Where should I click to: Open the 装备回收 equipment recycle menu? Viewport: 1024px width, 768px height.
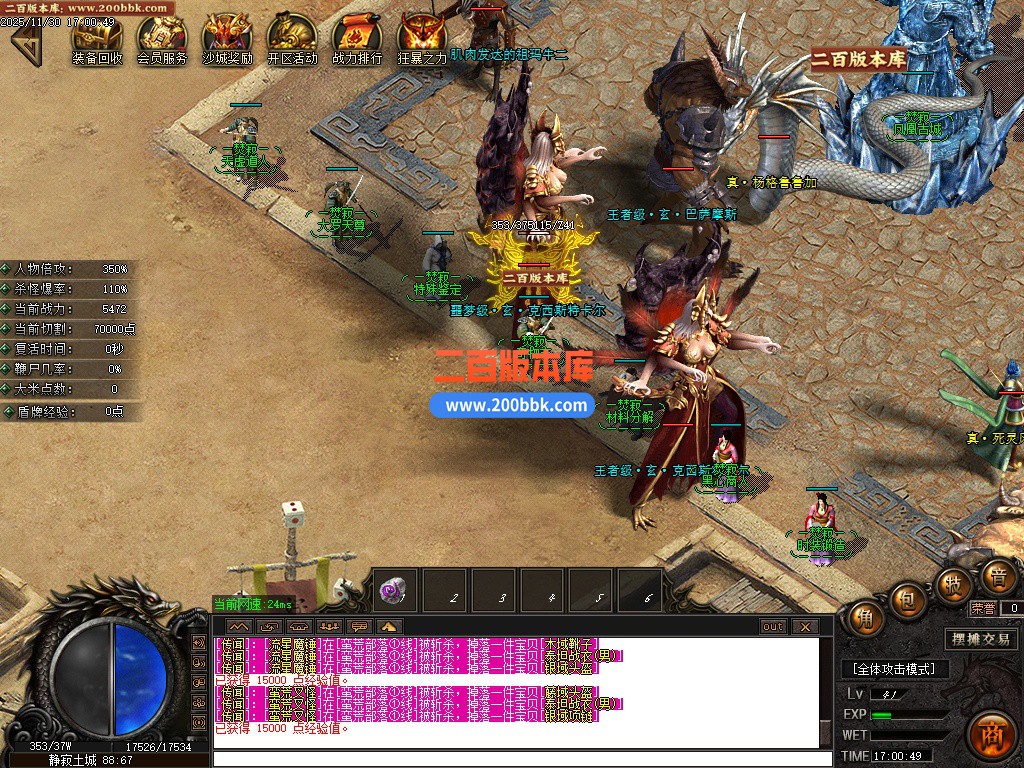coord(97,38)
